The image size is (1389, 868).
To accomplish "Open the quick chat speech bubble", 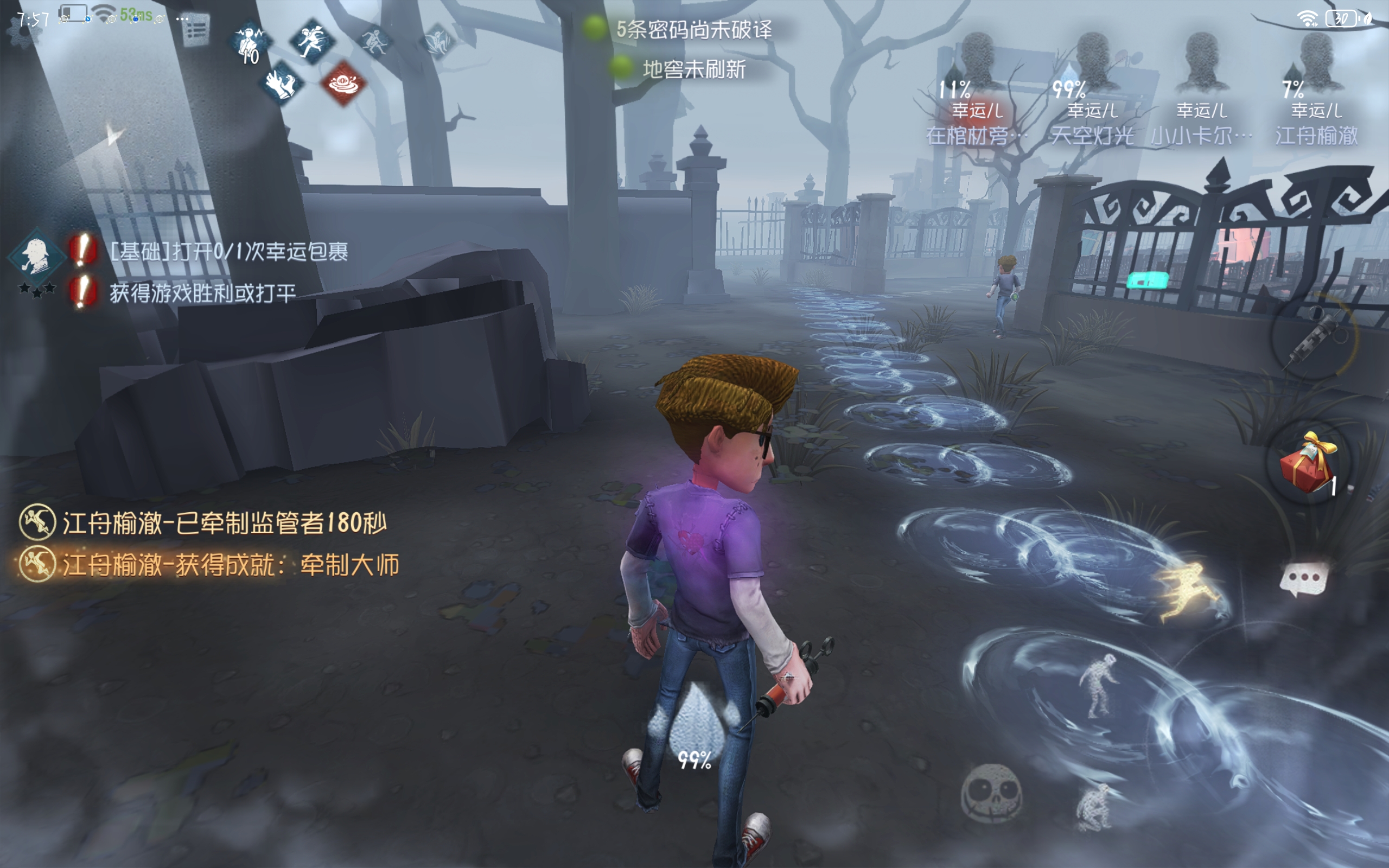I will click(x=1304, y=578).
